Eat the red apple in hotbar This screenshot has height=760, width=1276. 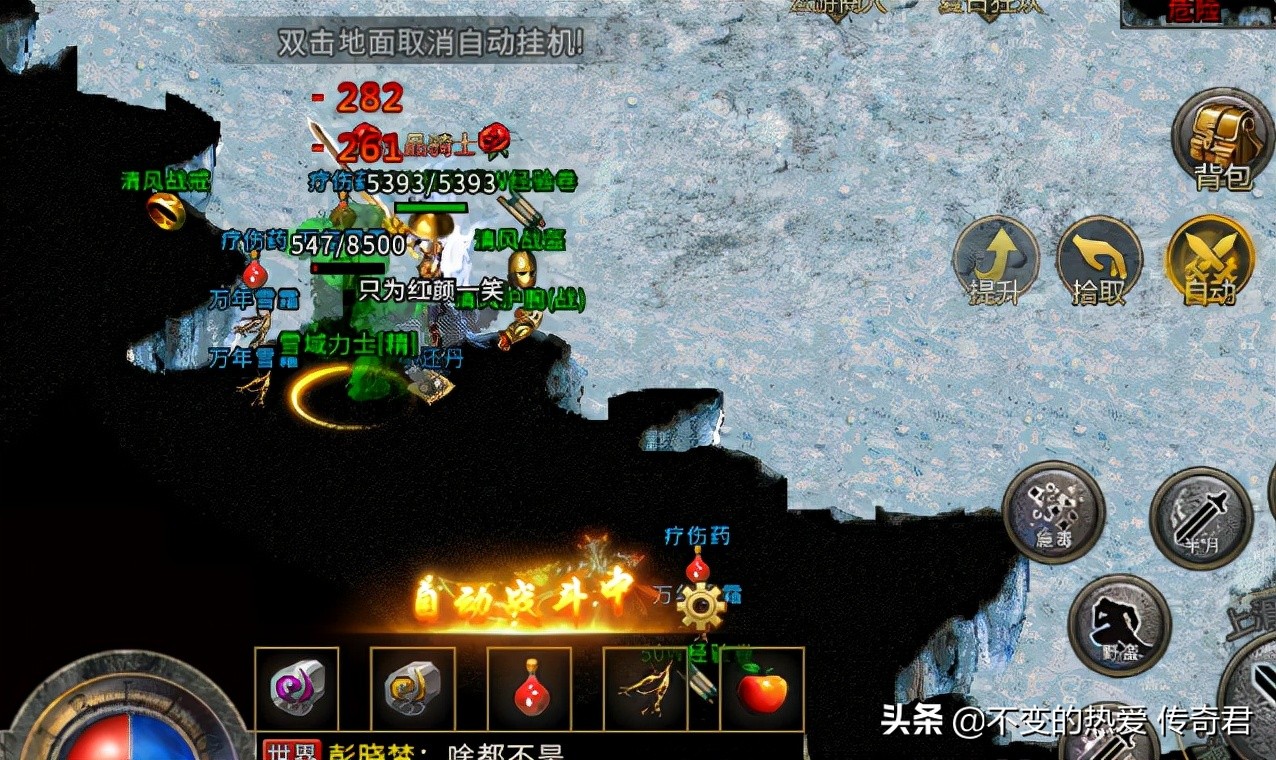click(762, 689)
